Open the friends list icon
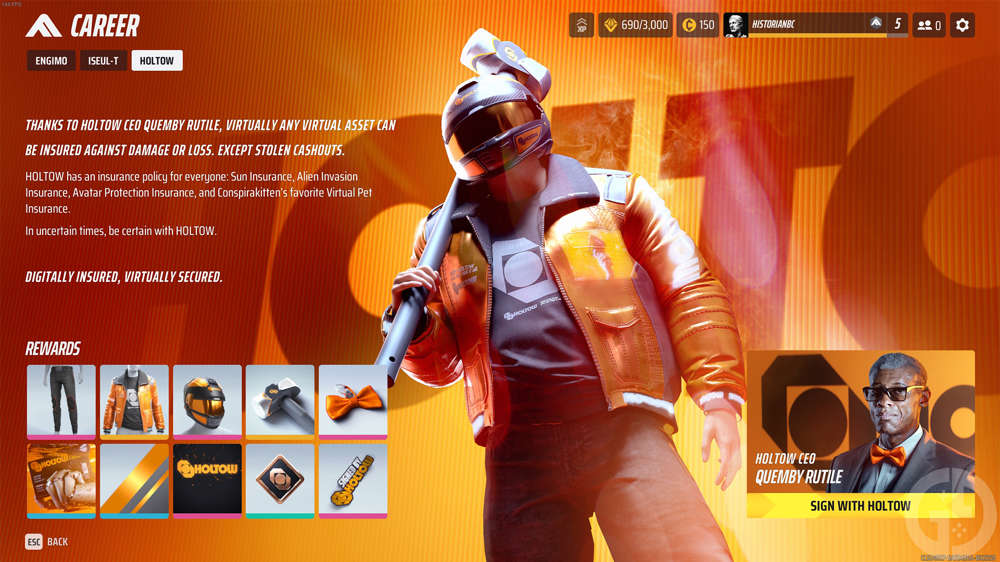Image resolution: width=1000 pixels, height=562 pixels. click(928, 25)
